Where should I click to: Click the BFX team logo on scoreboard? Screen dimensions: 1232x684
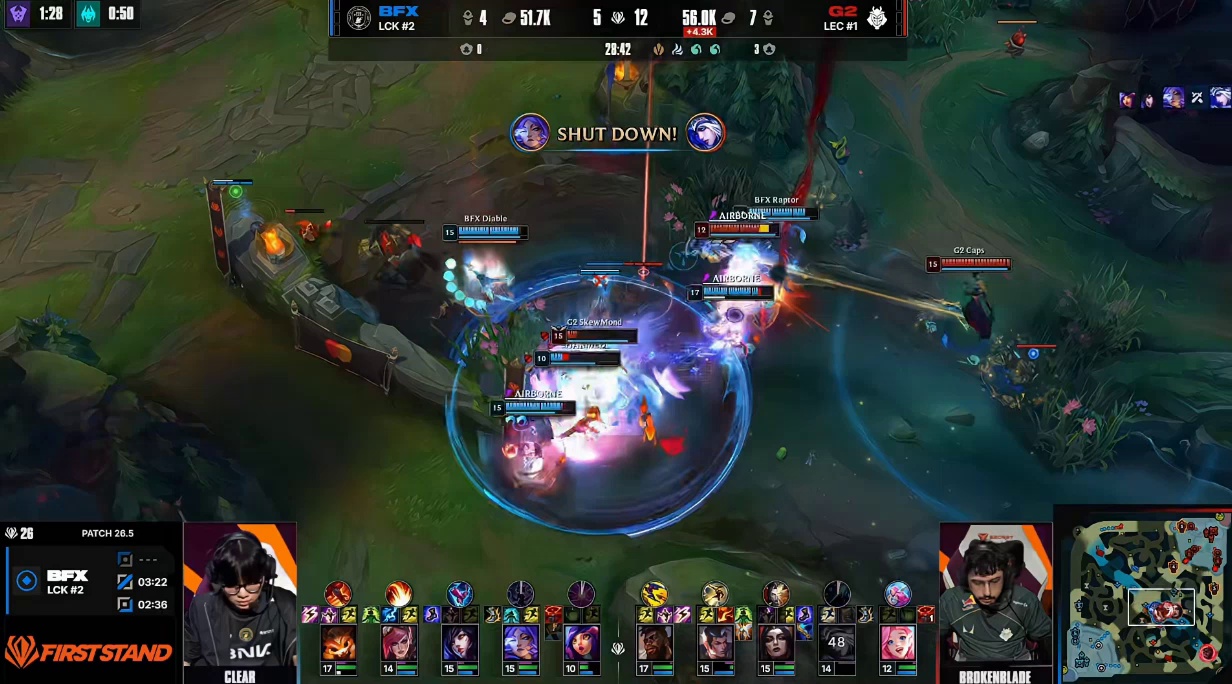(x=359, y=18)
